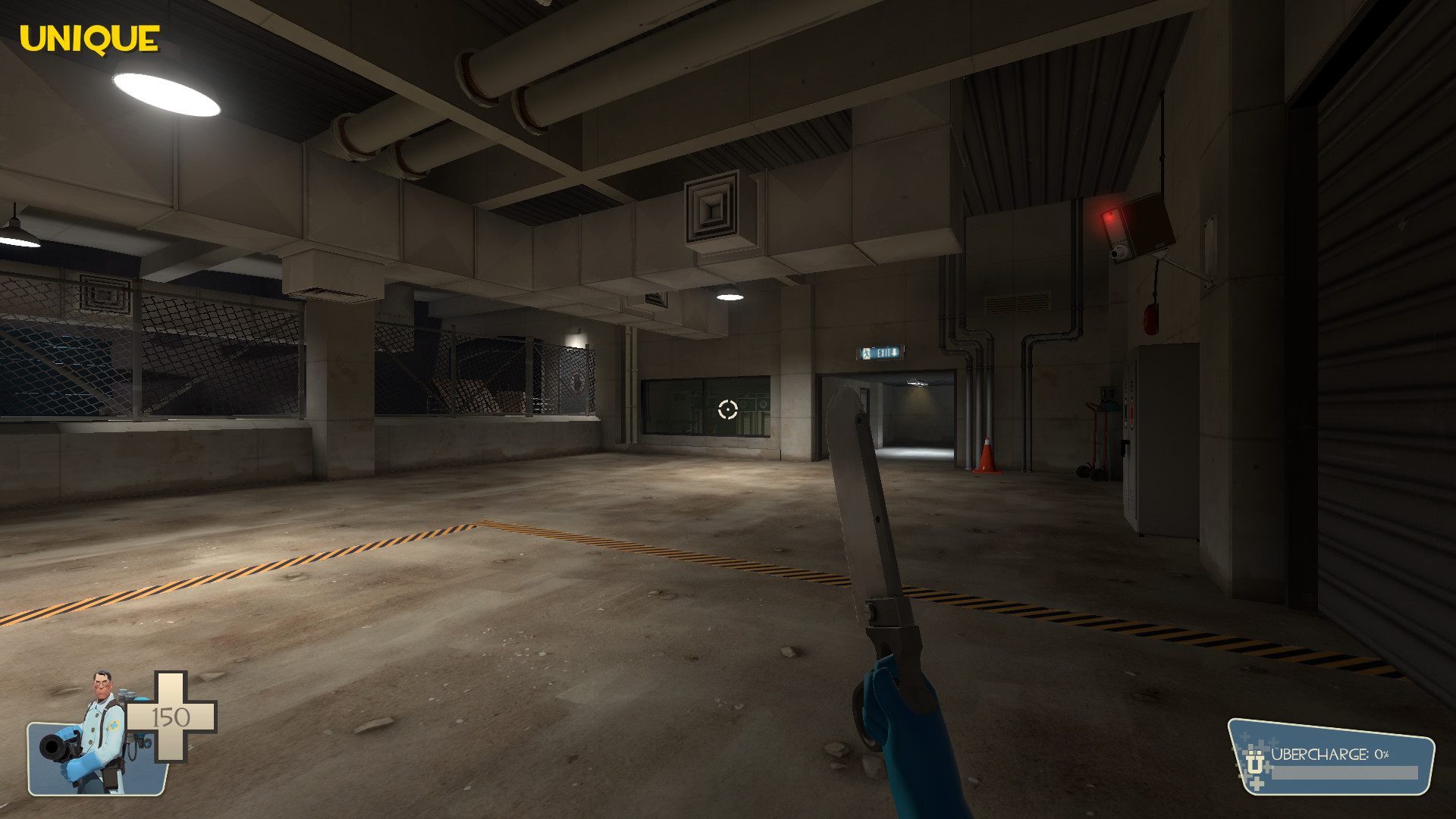Click the empty ÜberCharge progress bar
Image resolution: width=1456 pixels, height=819 pixels.
1345,773
